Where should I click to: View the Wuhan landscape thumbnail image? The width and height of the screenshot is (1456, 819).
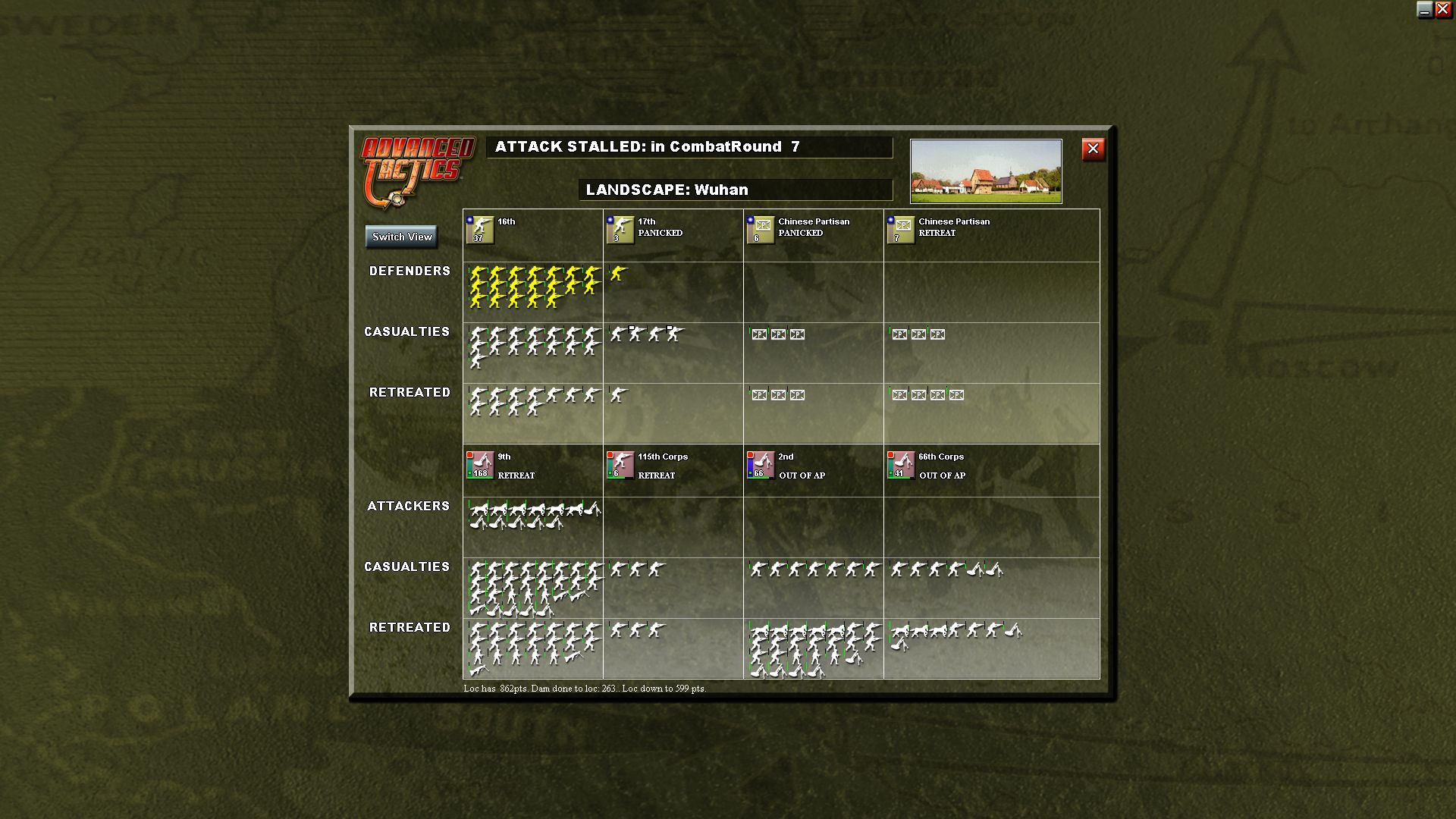[985, 171]
